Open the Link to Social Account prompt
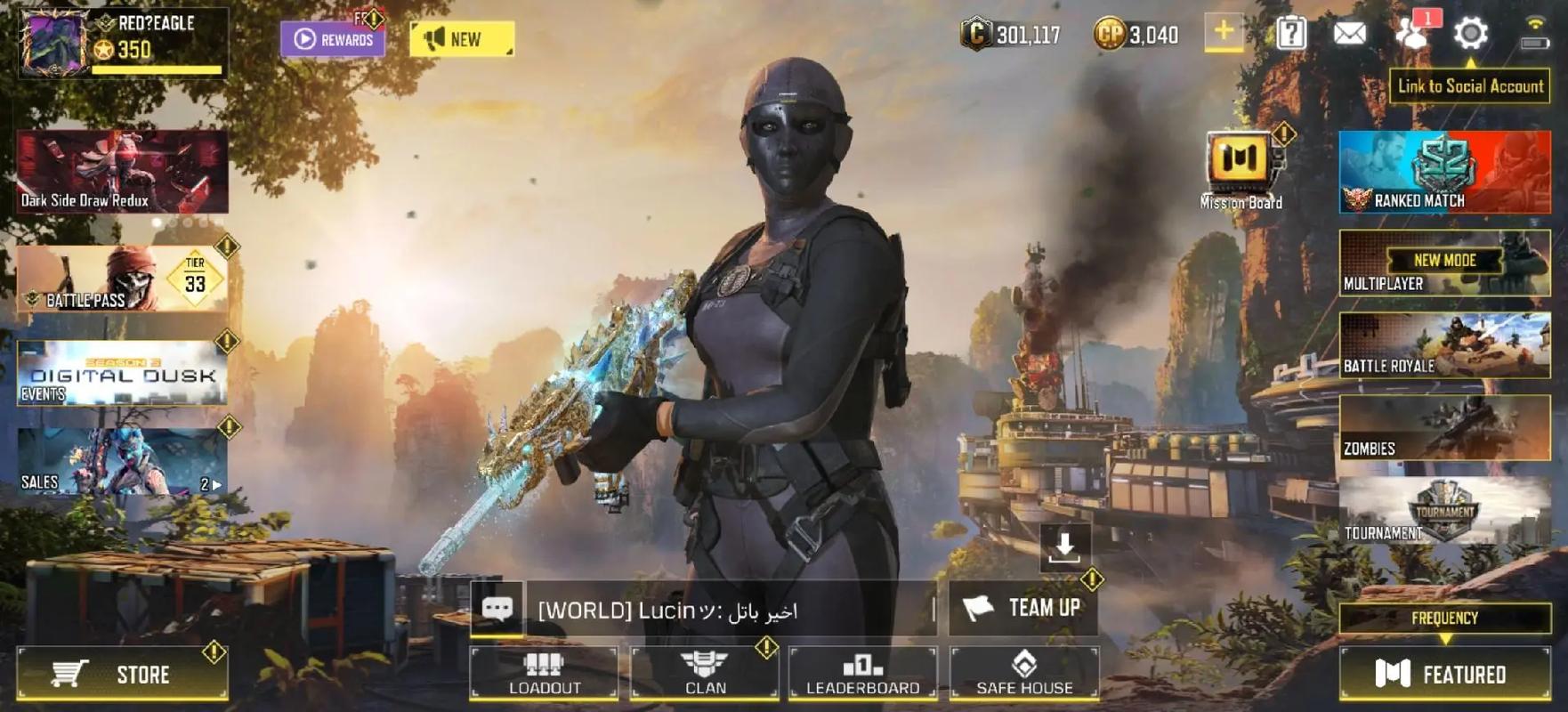Screen dimensions: 1568x712 point(1470,86)
